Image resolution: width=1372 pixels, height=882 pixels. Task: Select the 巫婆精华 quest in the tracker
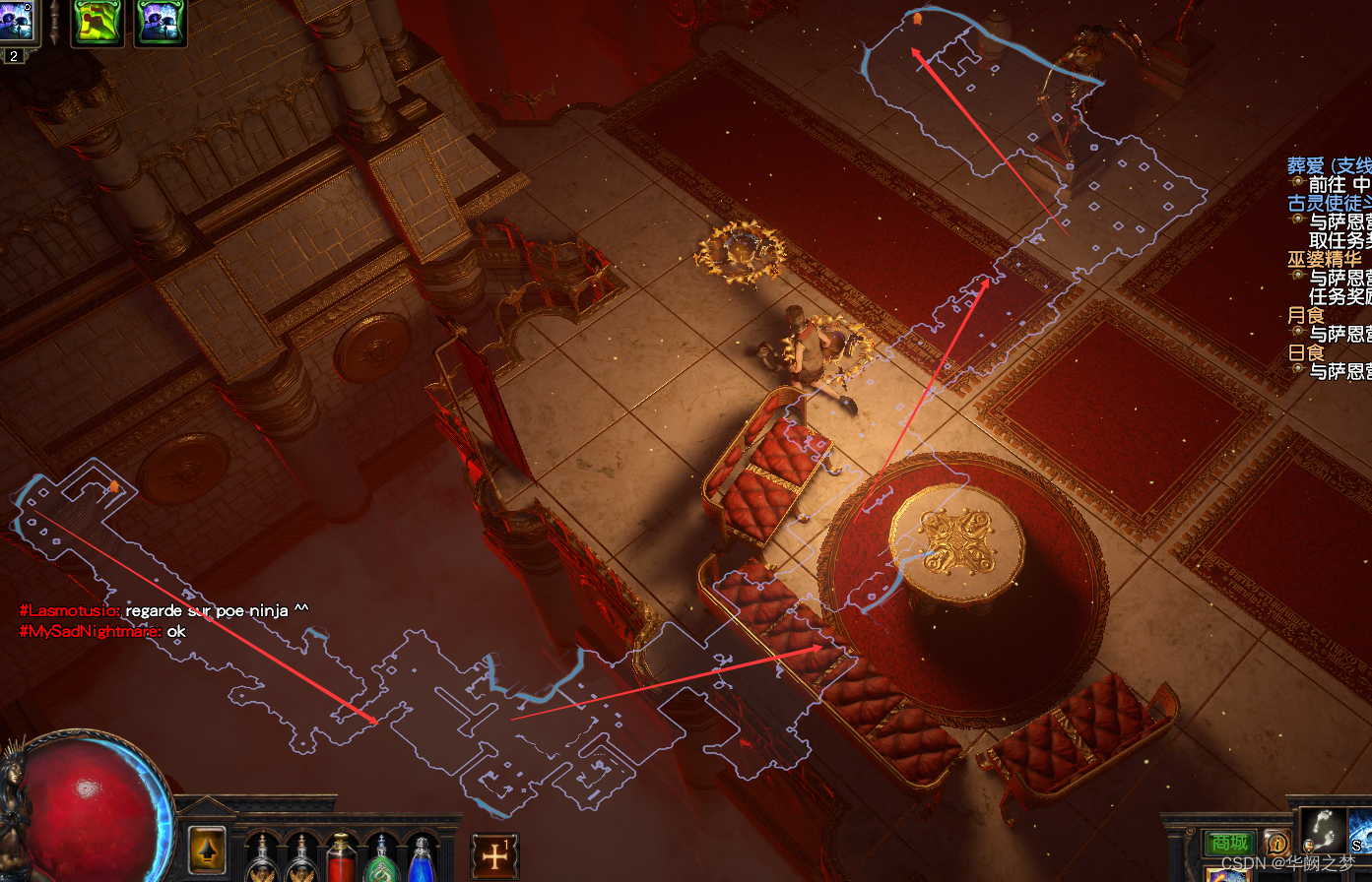pos(1325,260)
